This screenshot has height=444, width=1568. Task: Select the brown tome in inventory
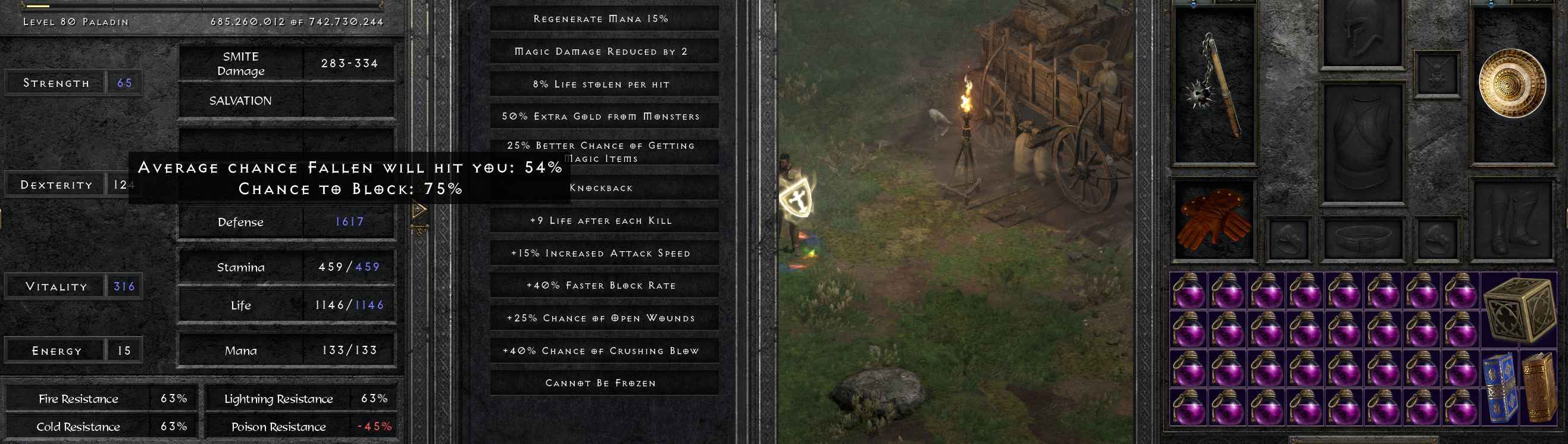coord(1538,387)
